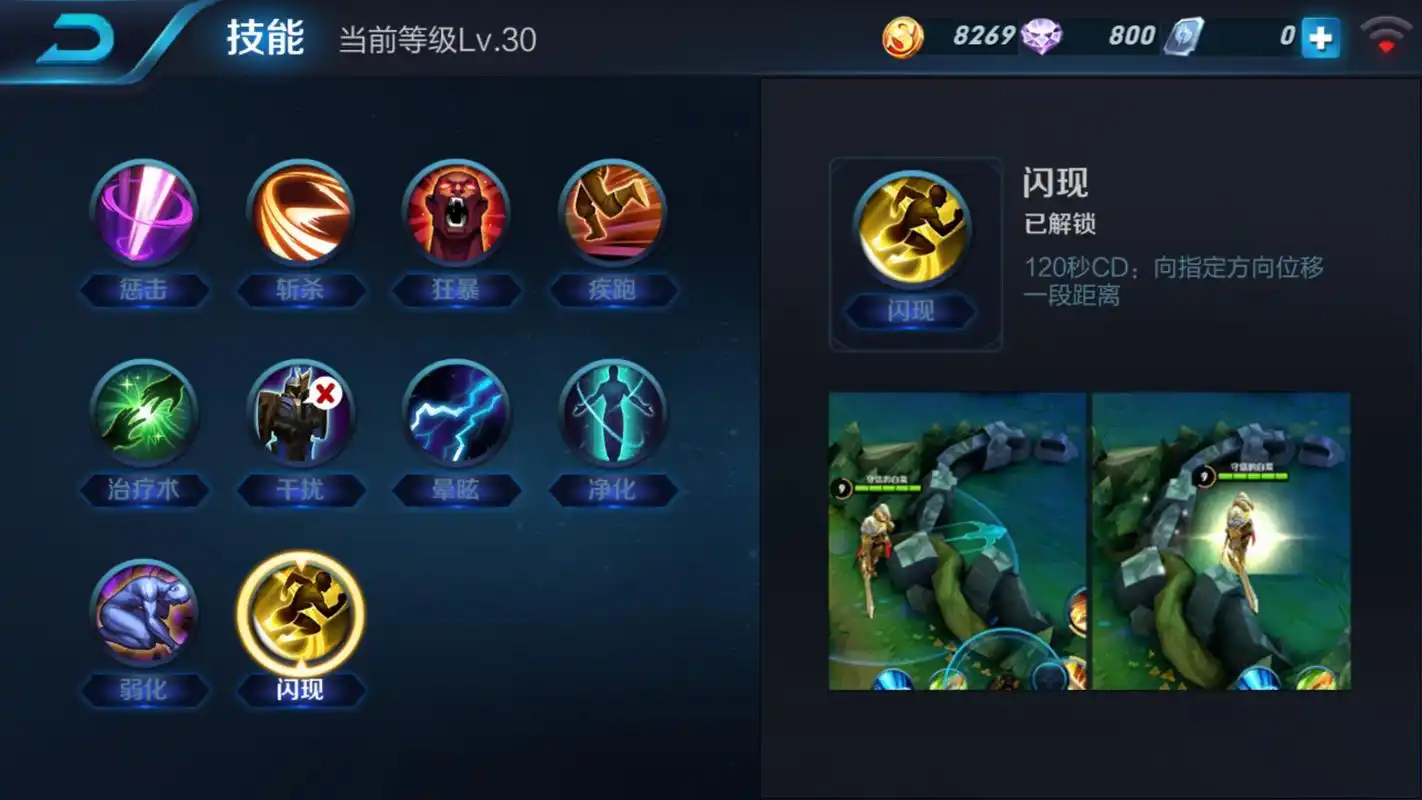Select the 净化 (Purify) skill icon
The height and width of the screenshot is (800, 1422).
tap(613, 412)
